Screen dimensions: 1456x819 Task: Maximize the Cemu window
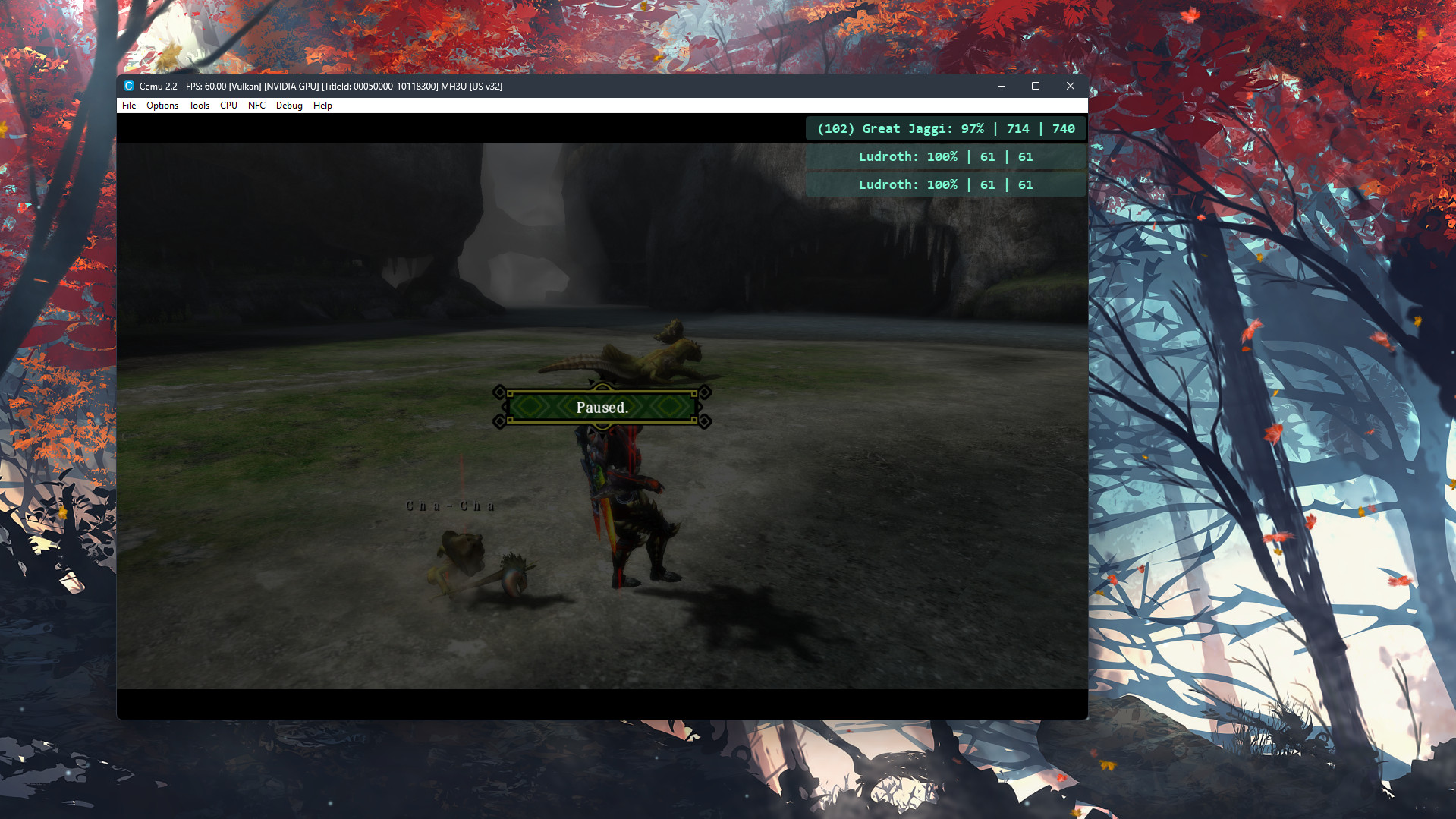[1035, 86]
